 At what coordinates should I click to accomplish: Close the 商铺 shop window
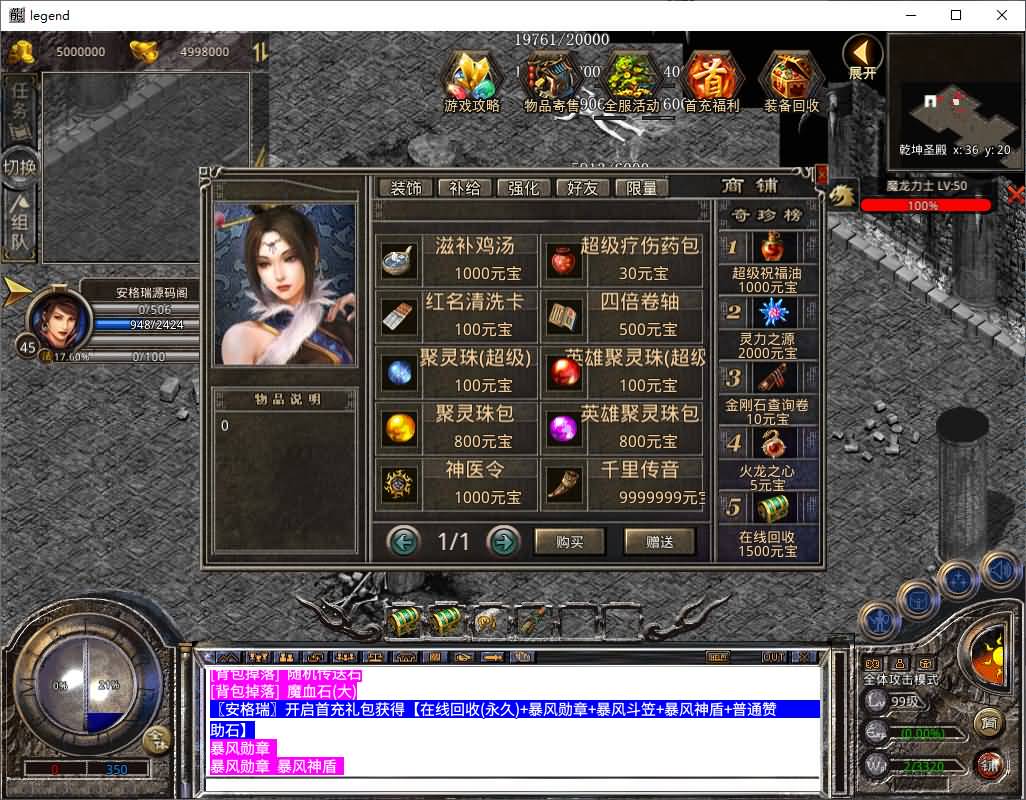click(x=822, y=175)
